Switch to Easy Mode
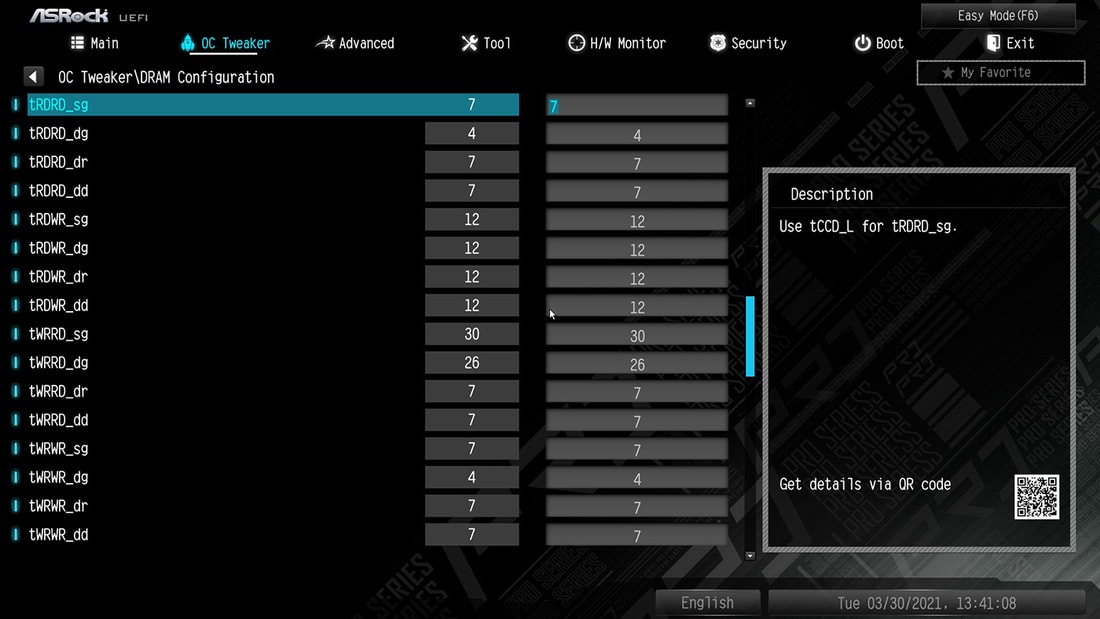Screen dimensions: 1100x619 (998, 15)
